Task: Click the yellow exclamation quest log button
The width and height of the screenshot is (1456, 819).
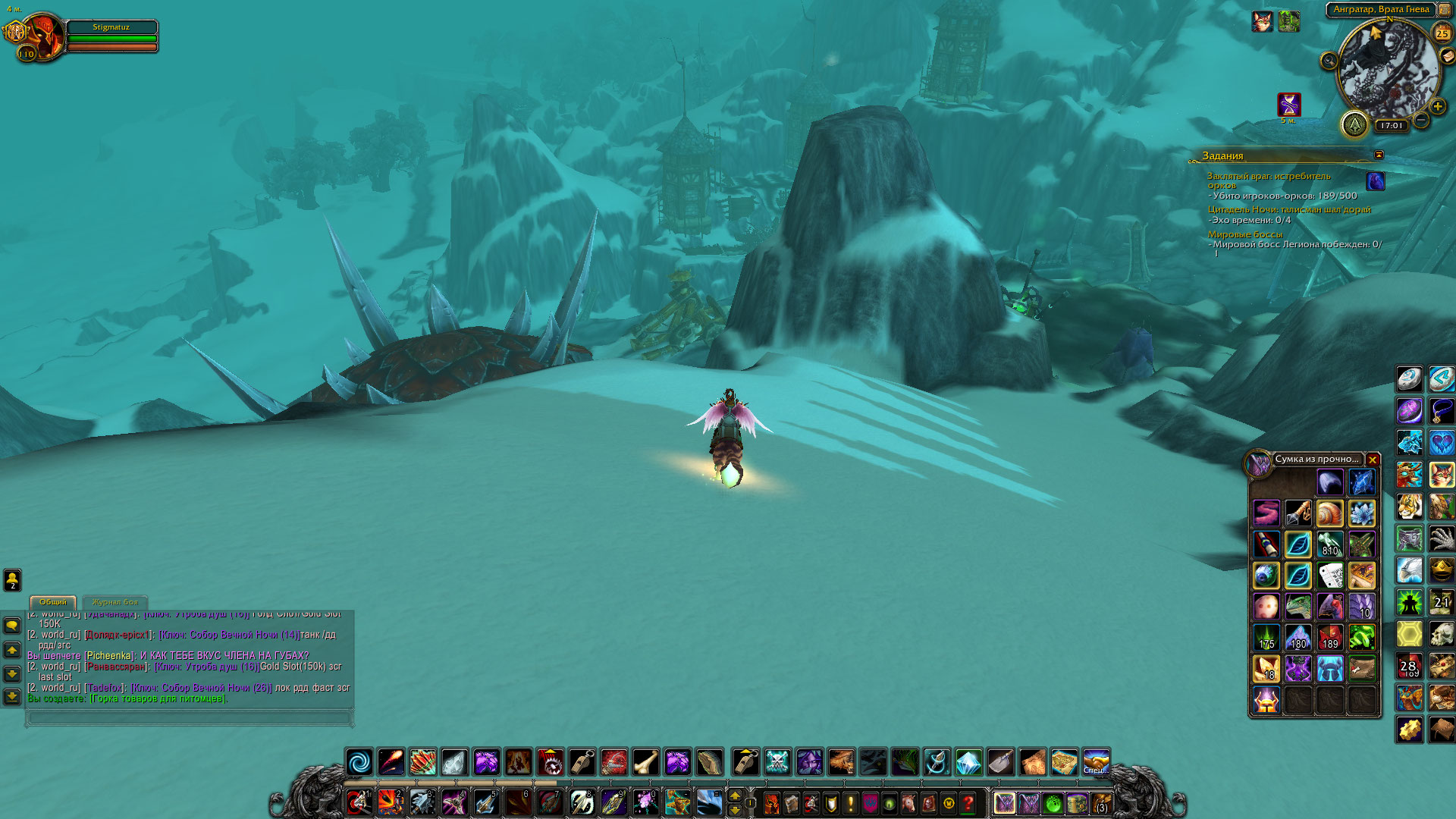Action: [x=850, y=803]
